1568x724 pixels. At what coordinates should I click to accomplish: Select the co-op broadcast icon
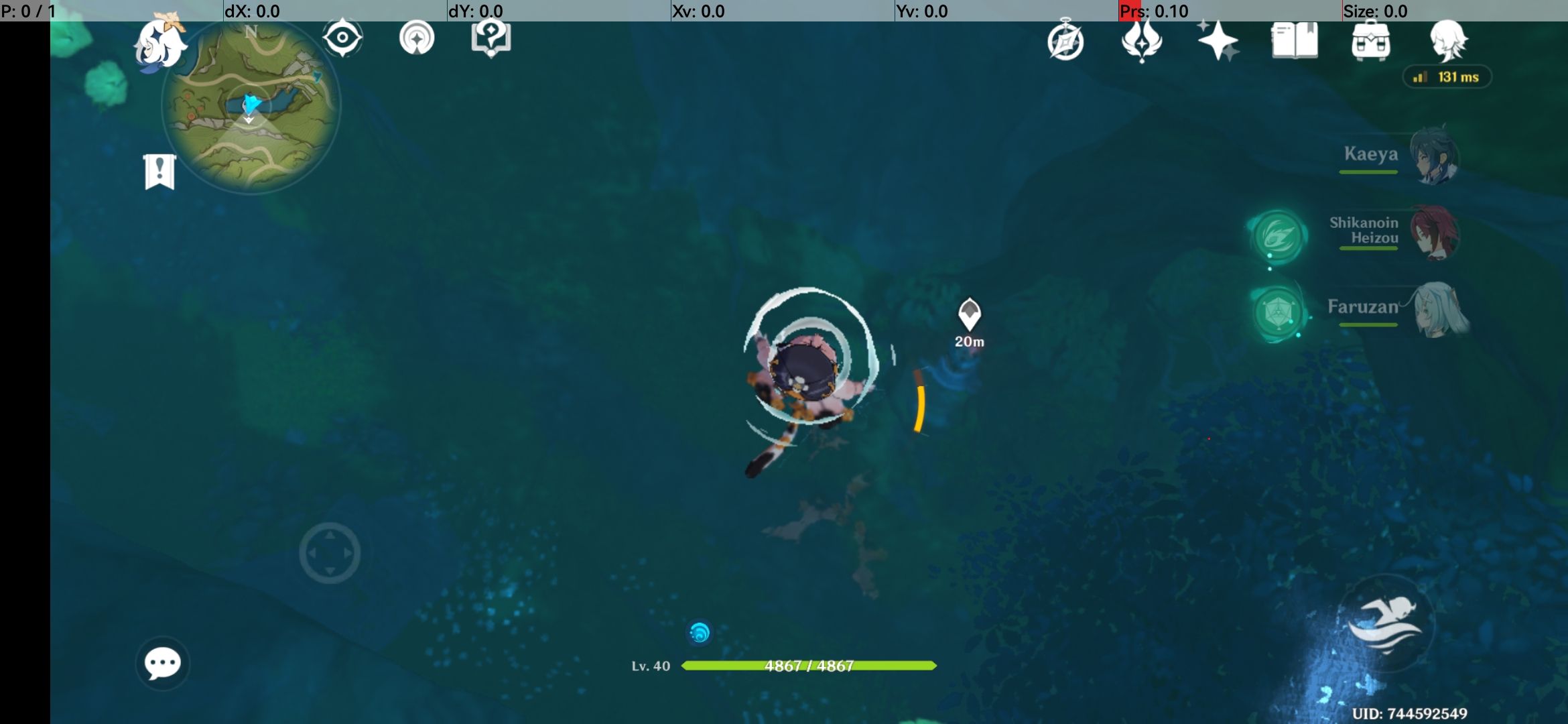coord(417,38)
